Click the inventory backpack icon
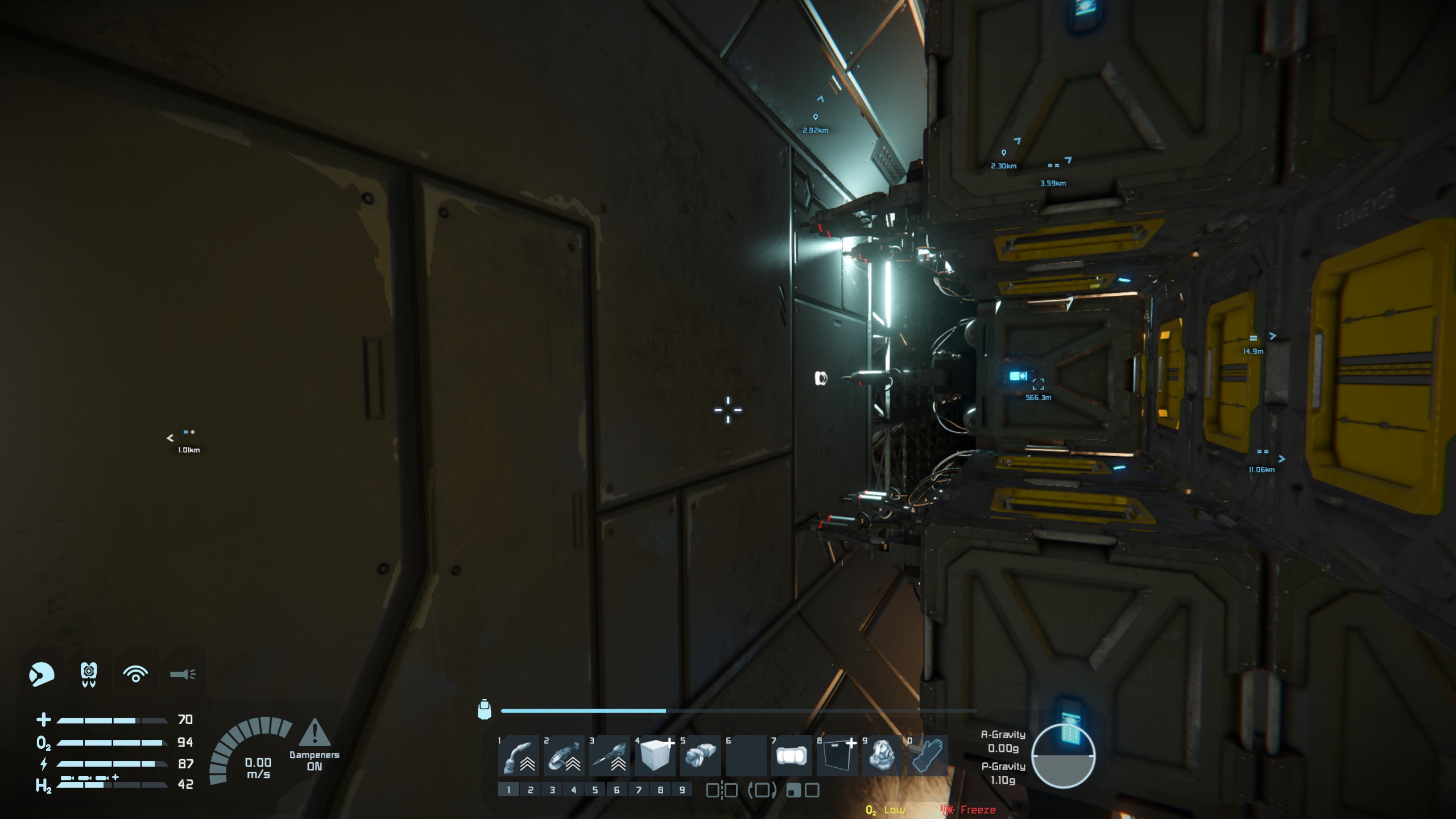This screenshot has height=819, width=1456. (484, 710)
